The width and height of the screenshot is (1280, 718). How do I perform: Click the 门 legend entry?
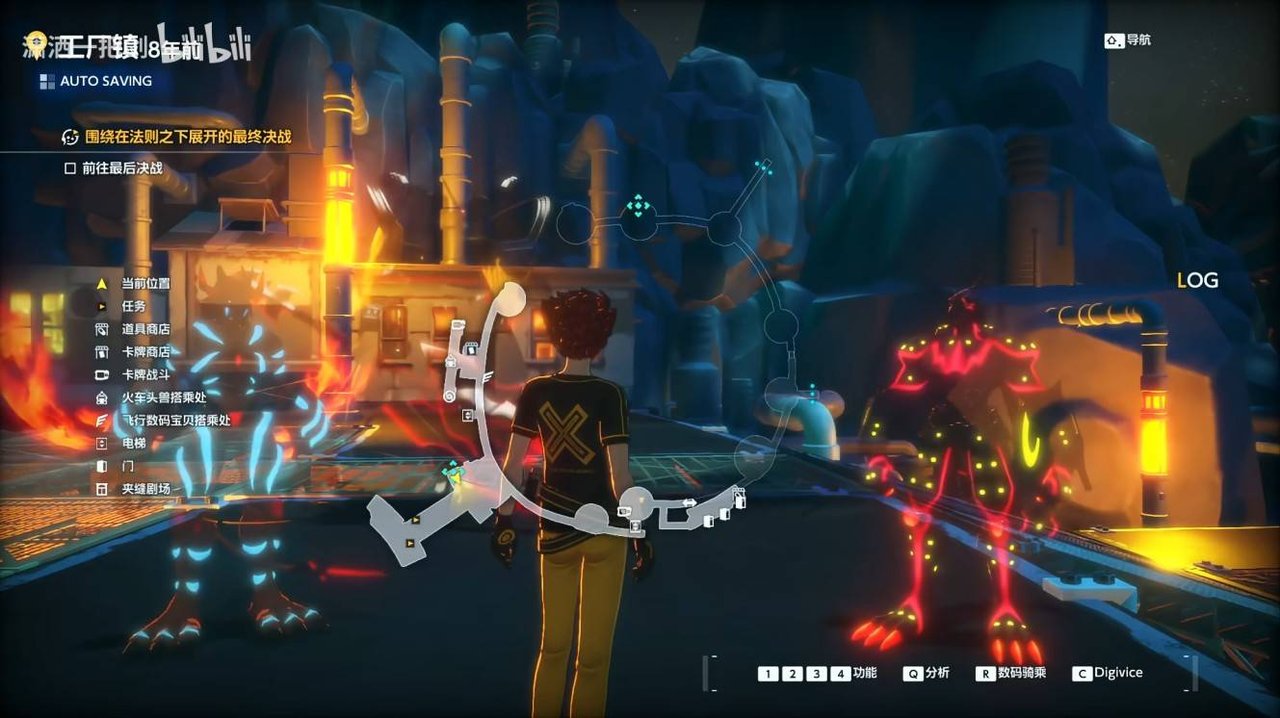(x=127, y=466)
